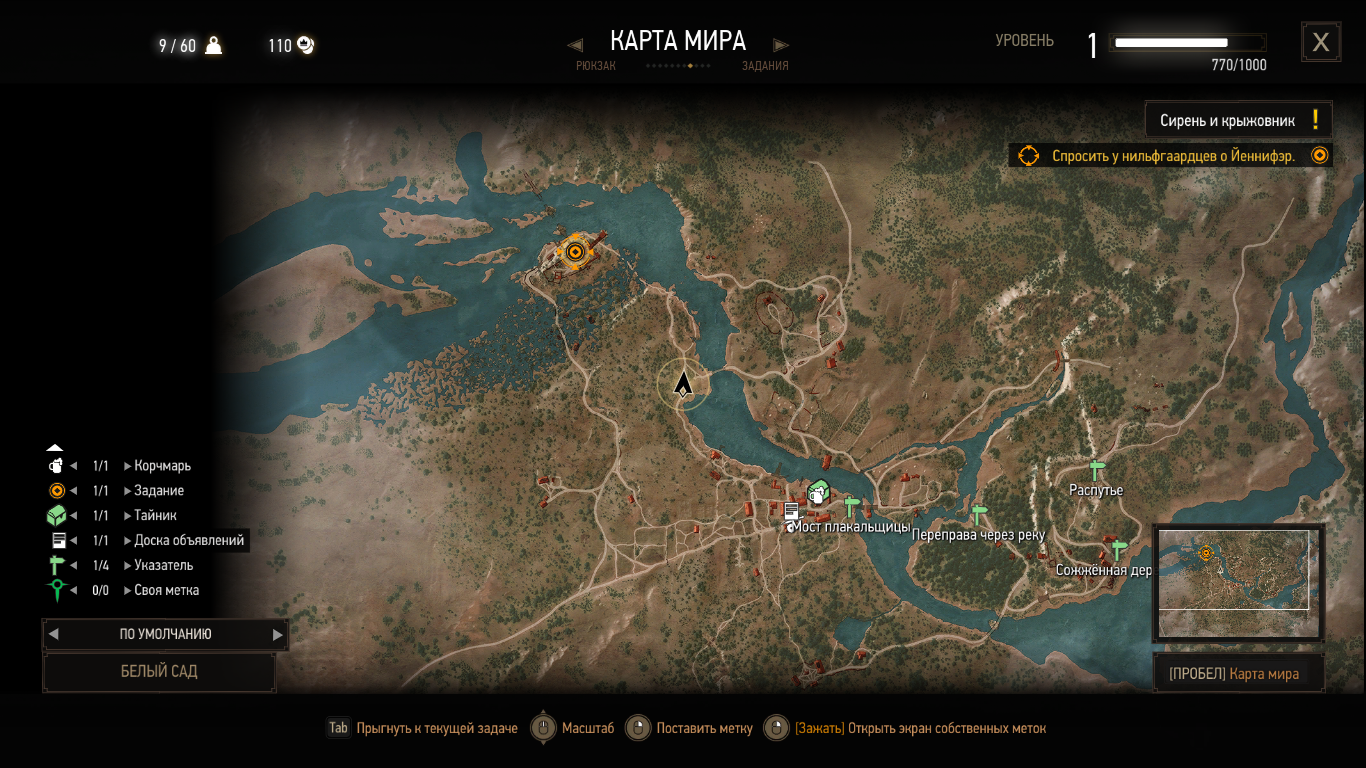The image size is (1366, 768).
Task: Choose the Задание legend entry
Action: pyautogui.click(x=159, y=491)
